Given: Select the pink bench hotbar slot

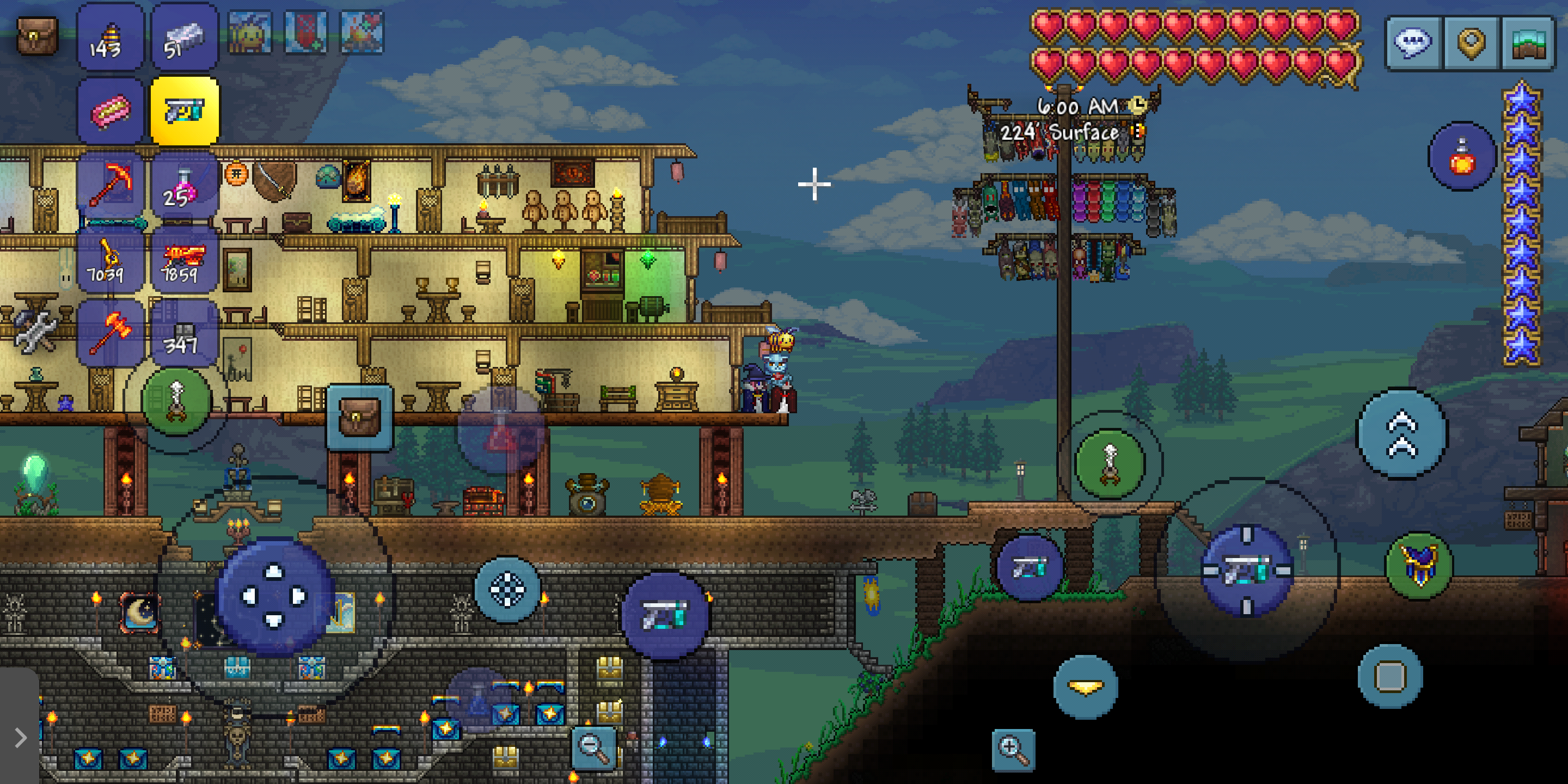Looking at the screenshot, I should (x=110, y=112).
